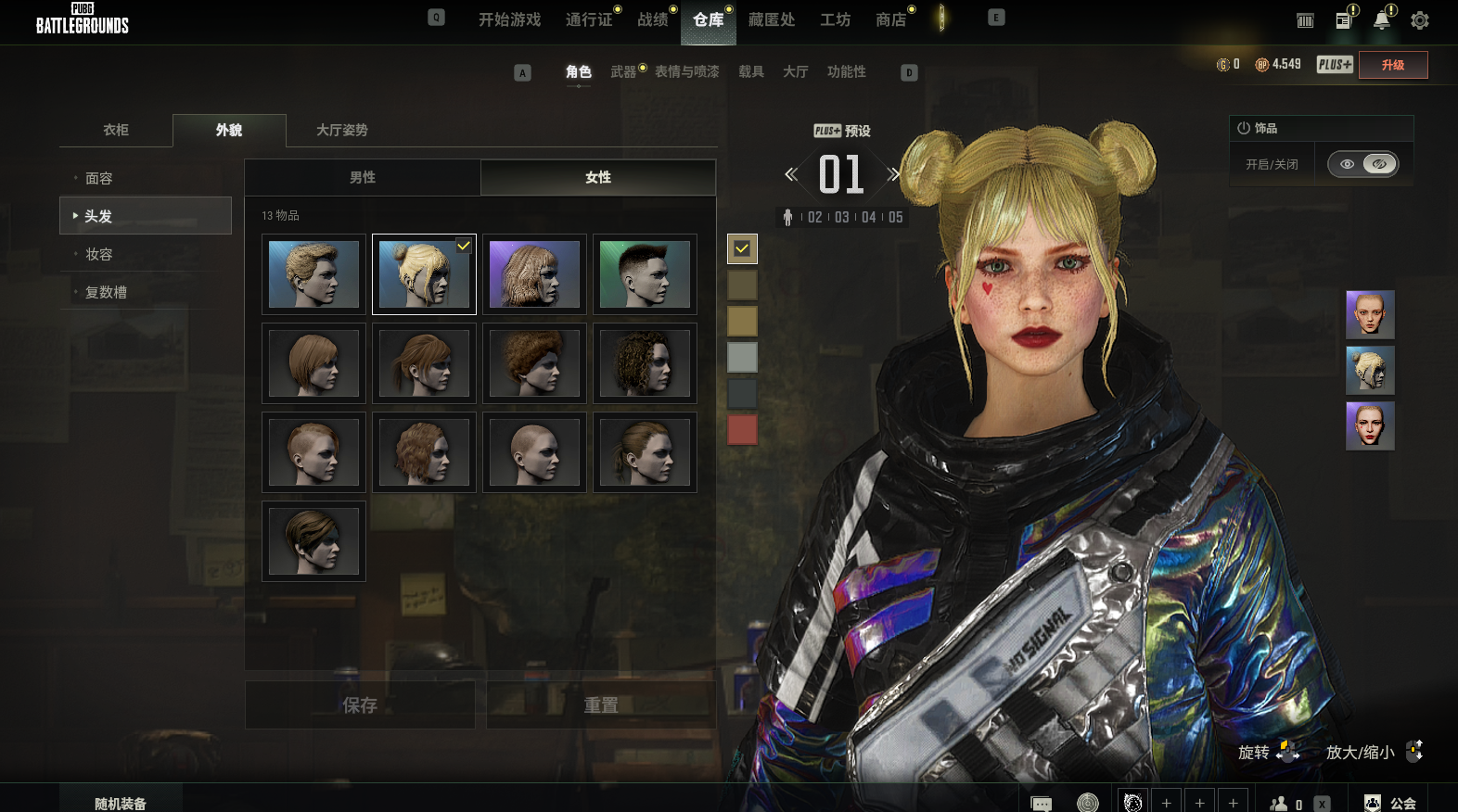Switch to the 大厅姿势 lobby pose tab

point(341,130)
